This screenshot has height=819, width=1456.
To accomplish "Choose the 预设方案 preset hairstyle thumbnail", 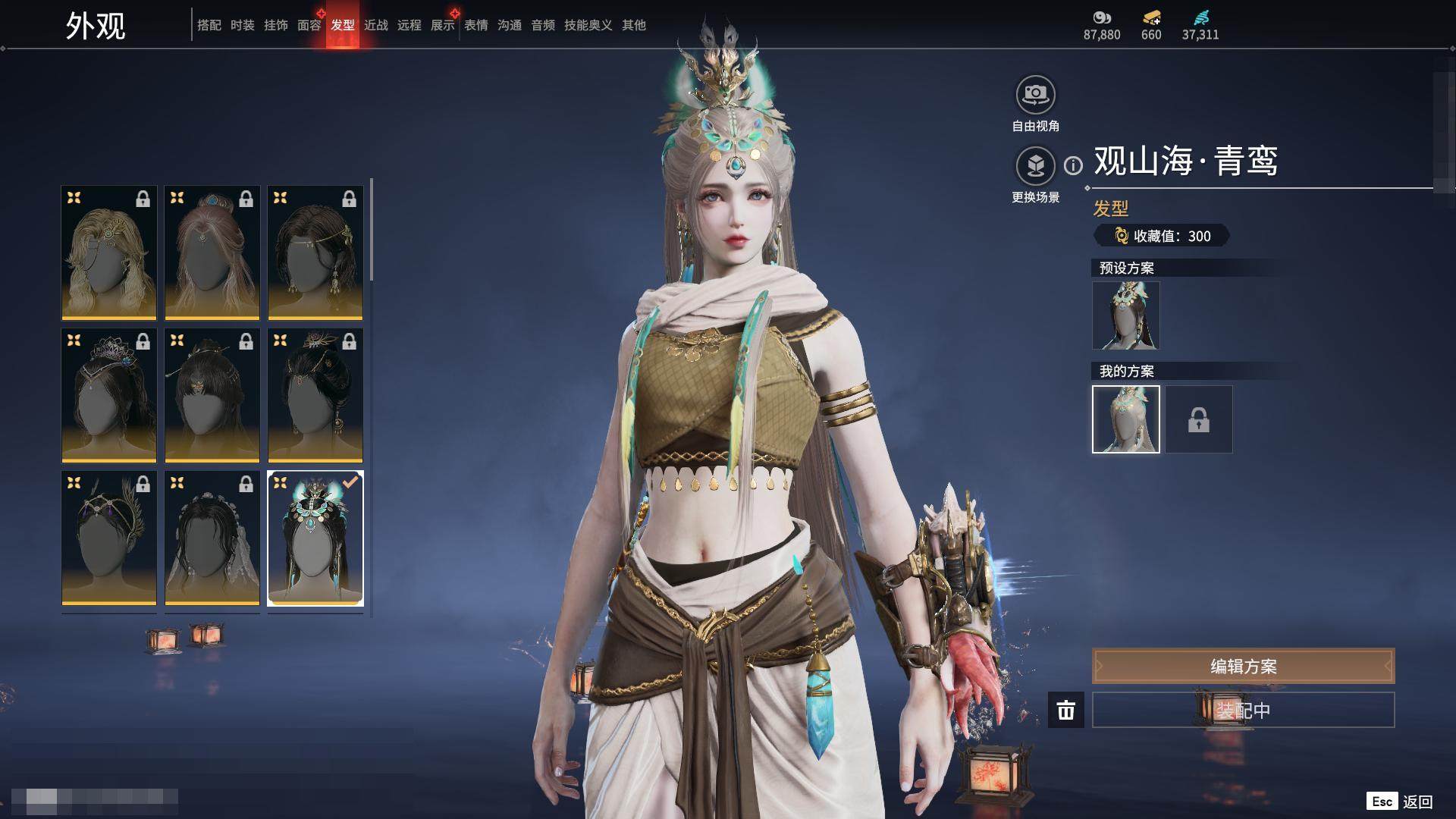I will point(1125,315).
